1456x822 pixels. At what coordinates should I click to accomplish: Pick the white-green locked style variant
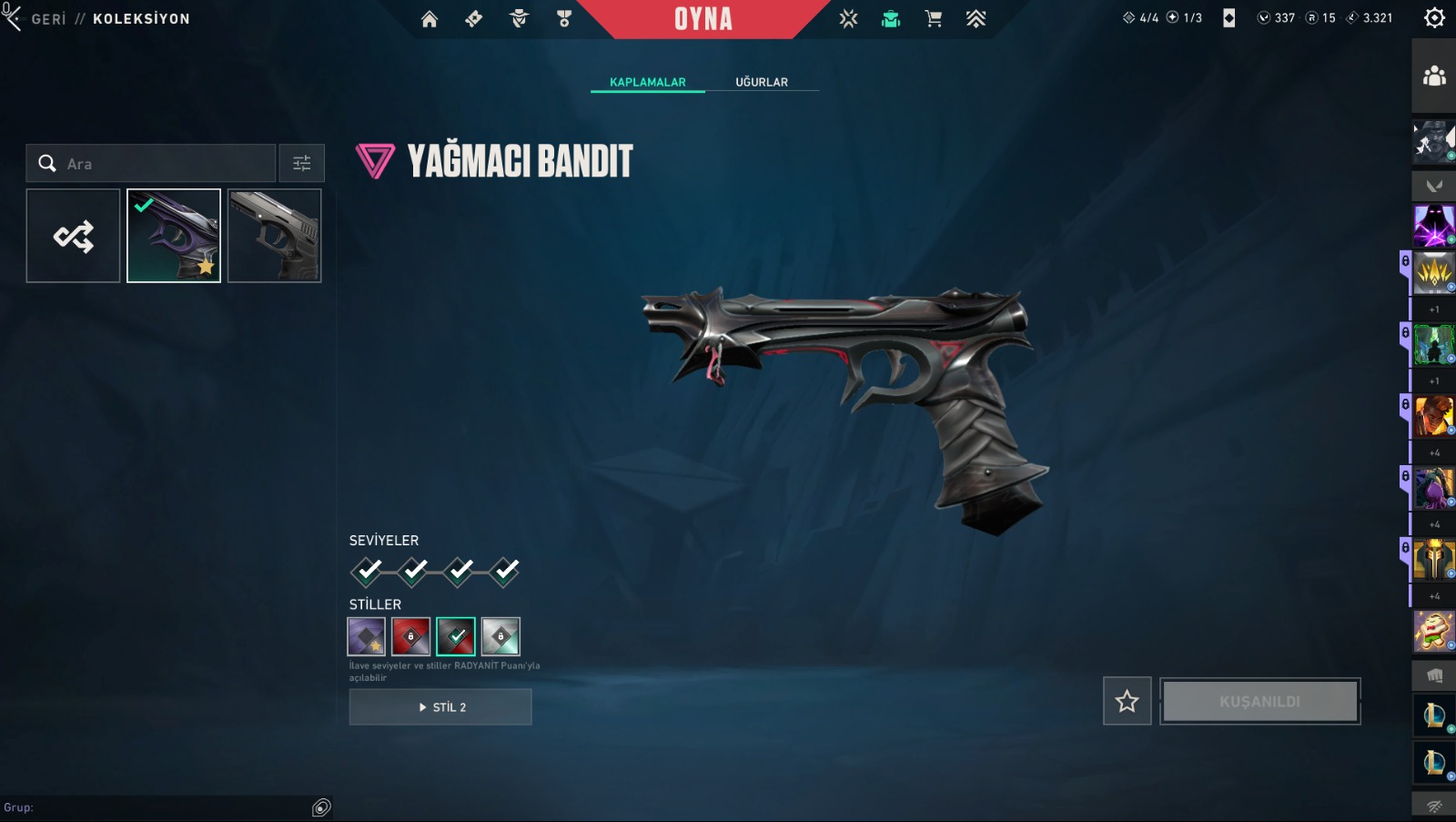500,636
